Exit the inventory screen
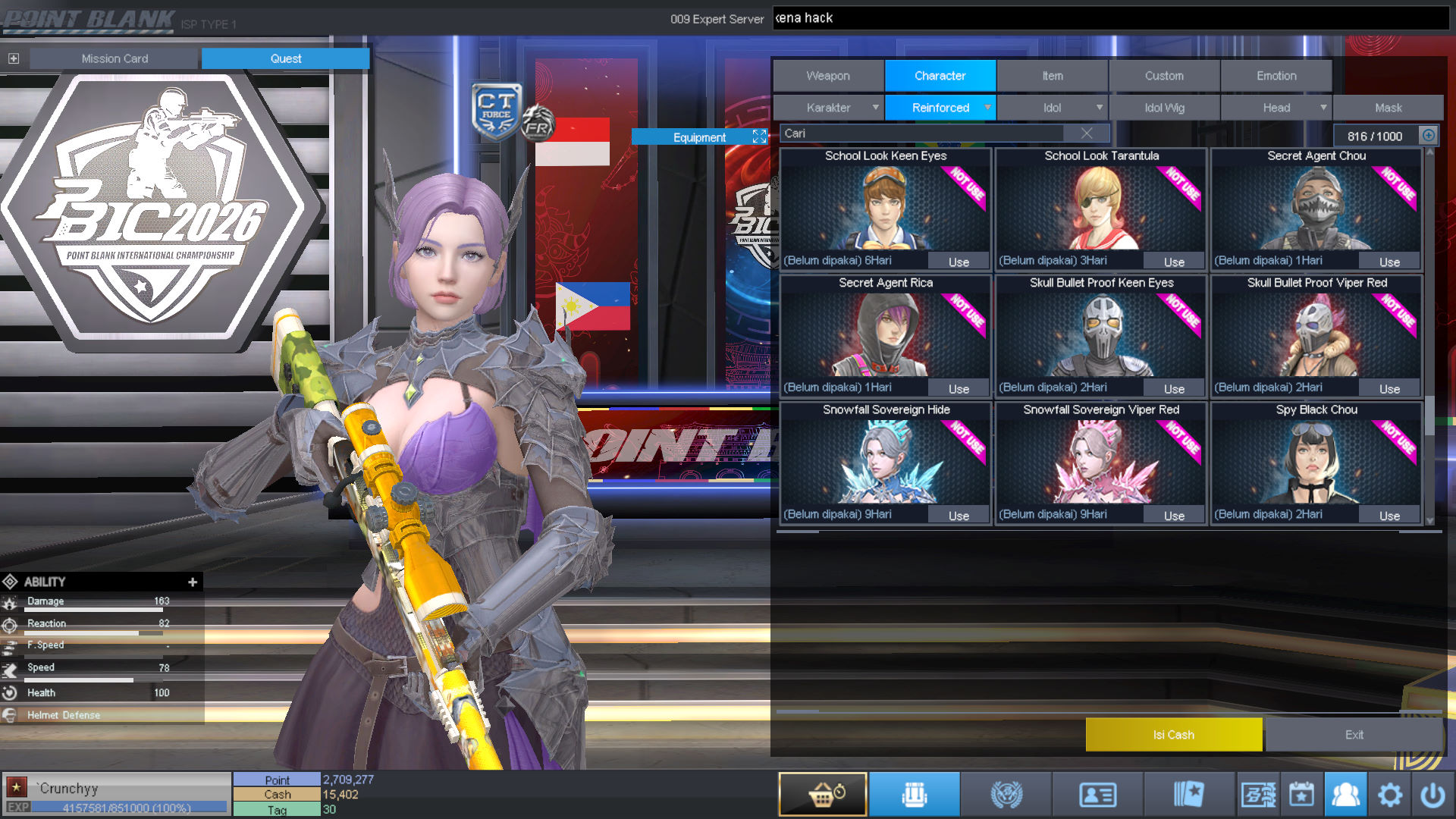Screen dimensions: 1456x819 click(1354, 735)
